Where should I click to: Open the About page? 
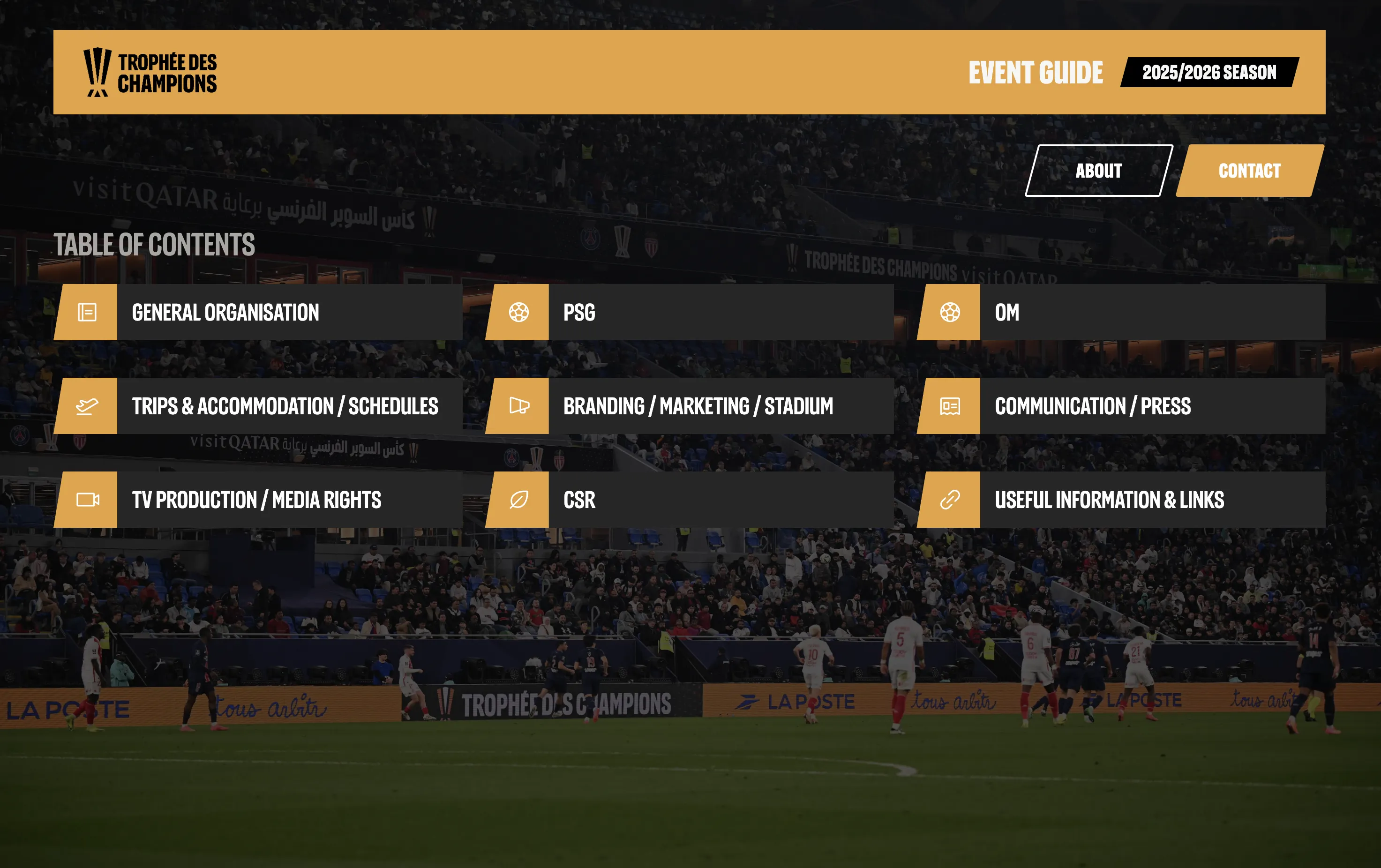[x=1098, y=171]
